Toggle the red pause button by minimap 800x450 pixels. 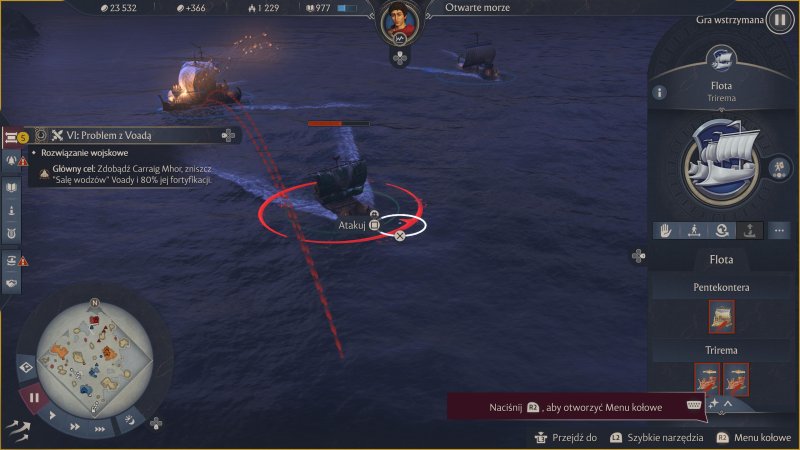point(33,396)
